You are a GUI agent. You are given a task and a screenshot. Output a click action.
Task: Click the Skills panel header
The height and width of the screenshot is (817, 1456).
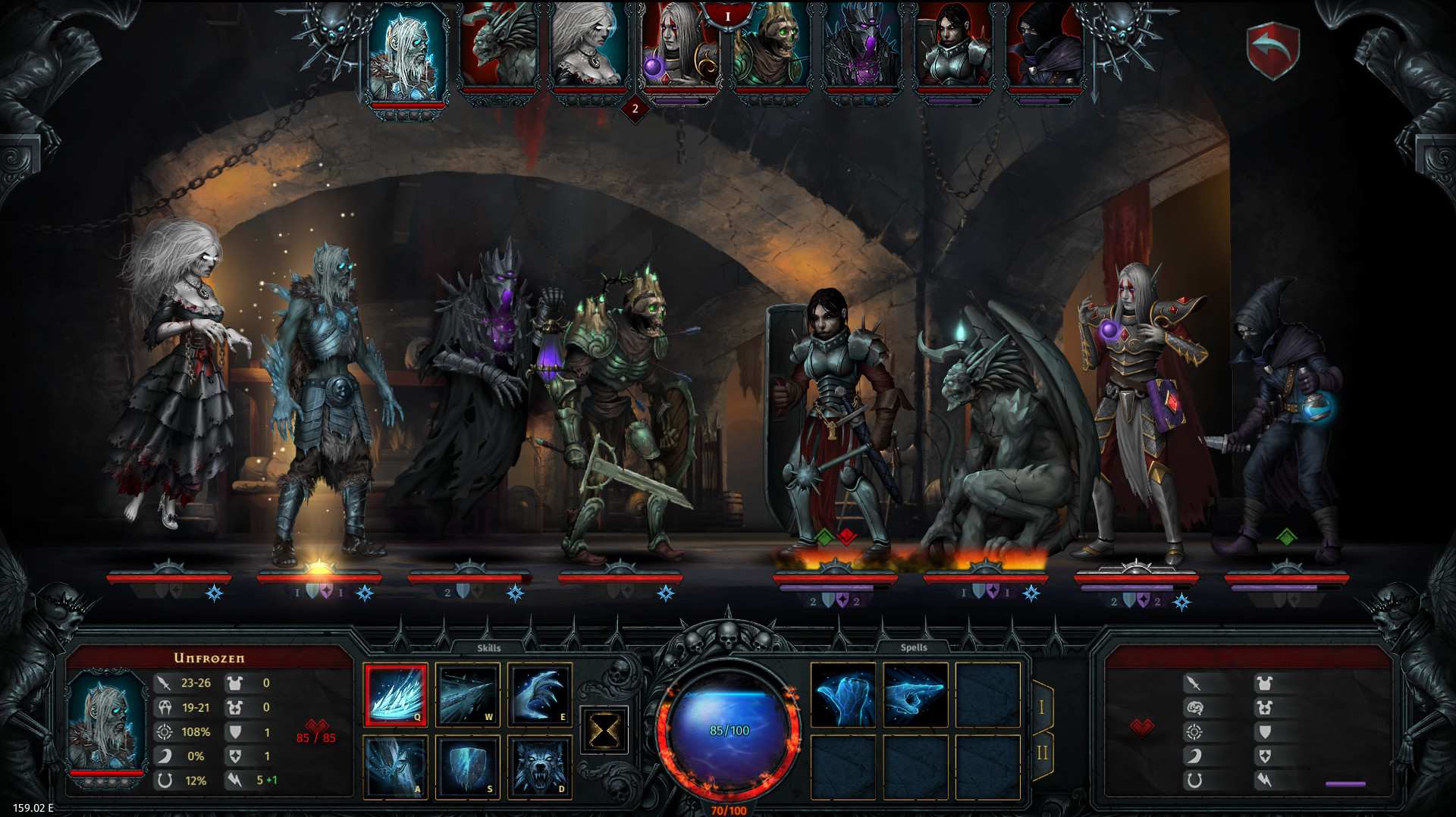click(x=491, y=647)
